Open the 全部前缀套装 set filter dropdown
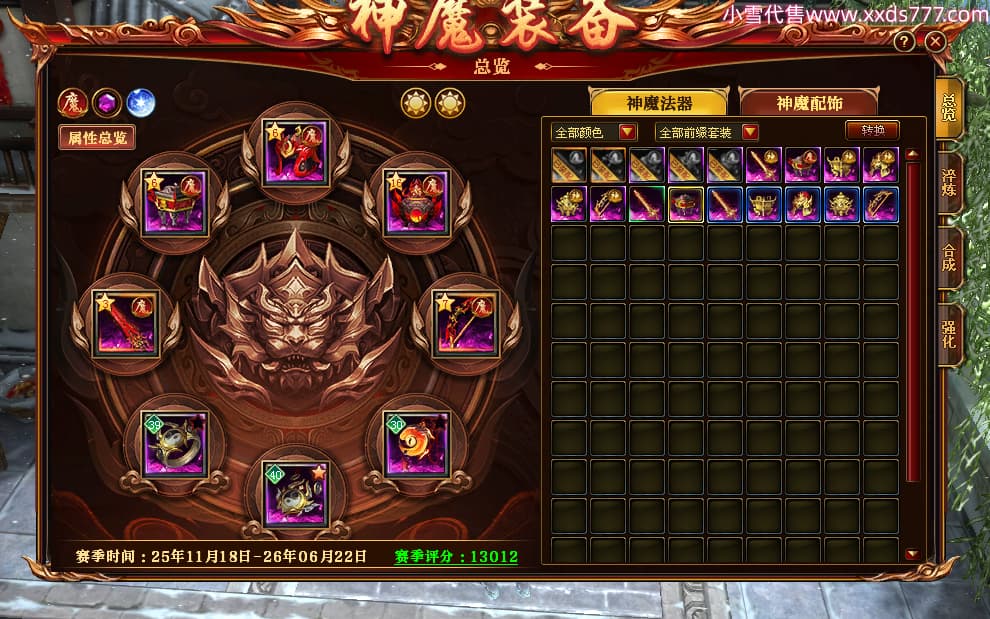Viewport: 990px width, 619px height. (x=706, y=132)
